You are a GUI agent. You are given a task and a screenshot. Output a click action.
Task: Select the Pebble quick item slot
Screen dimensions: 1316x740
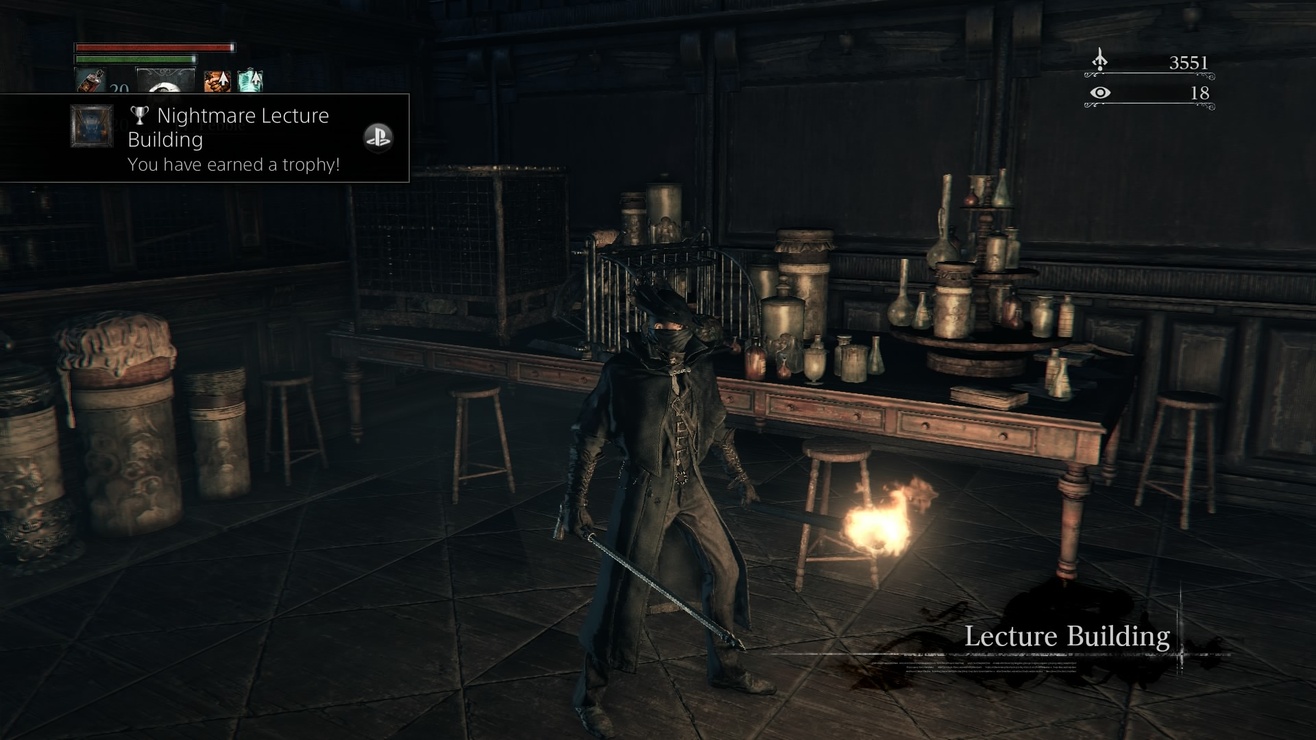(x=165, y=82)
